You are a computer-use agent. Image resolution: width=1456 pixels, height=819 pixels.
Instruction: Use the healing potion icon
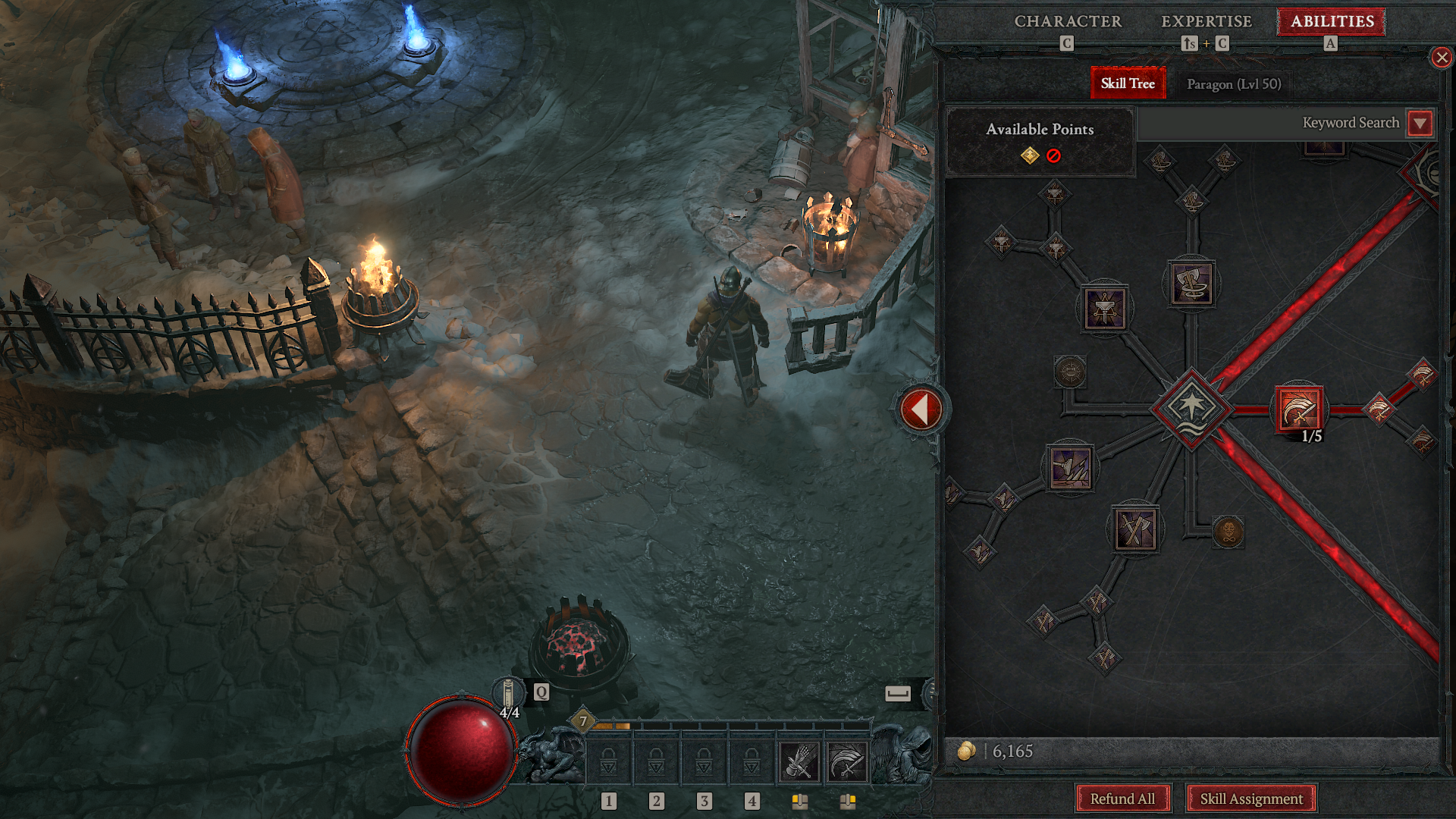[x=509, y=694]
